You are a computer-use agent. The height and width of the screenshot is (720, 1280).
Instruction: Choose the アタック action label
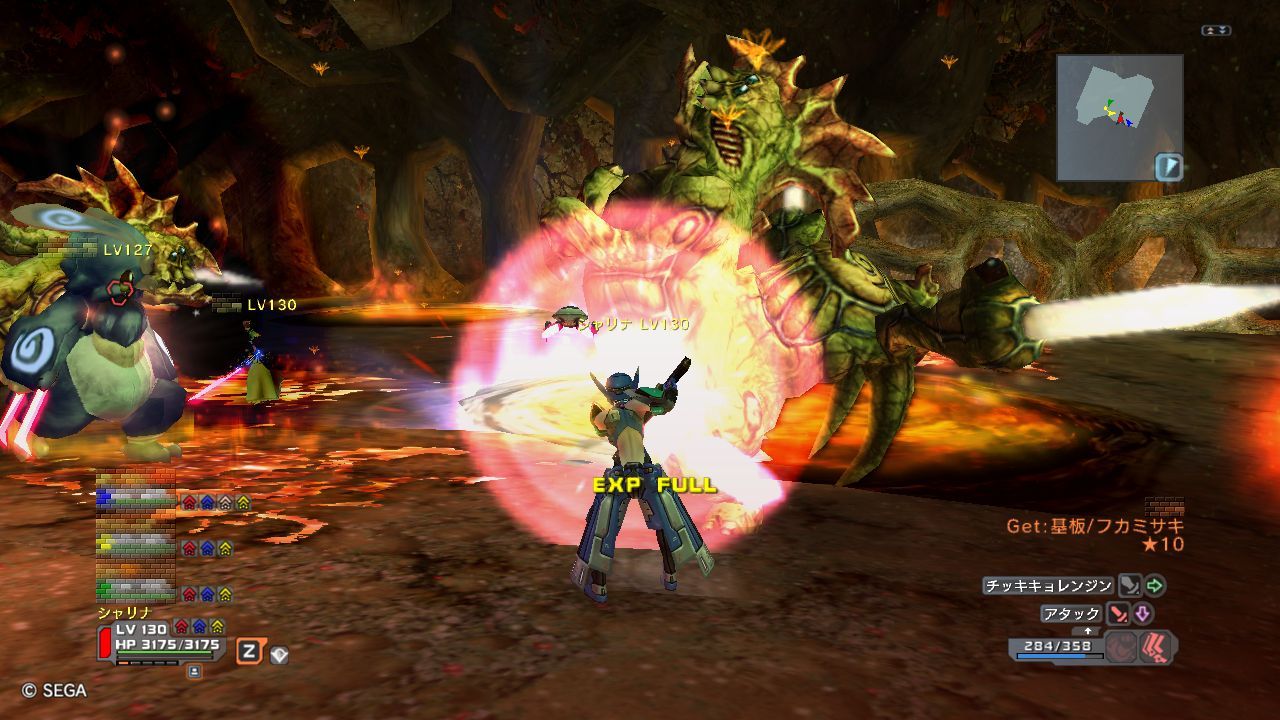point(1071,614)
